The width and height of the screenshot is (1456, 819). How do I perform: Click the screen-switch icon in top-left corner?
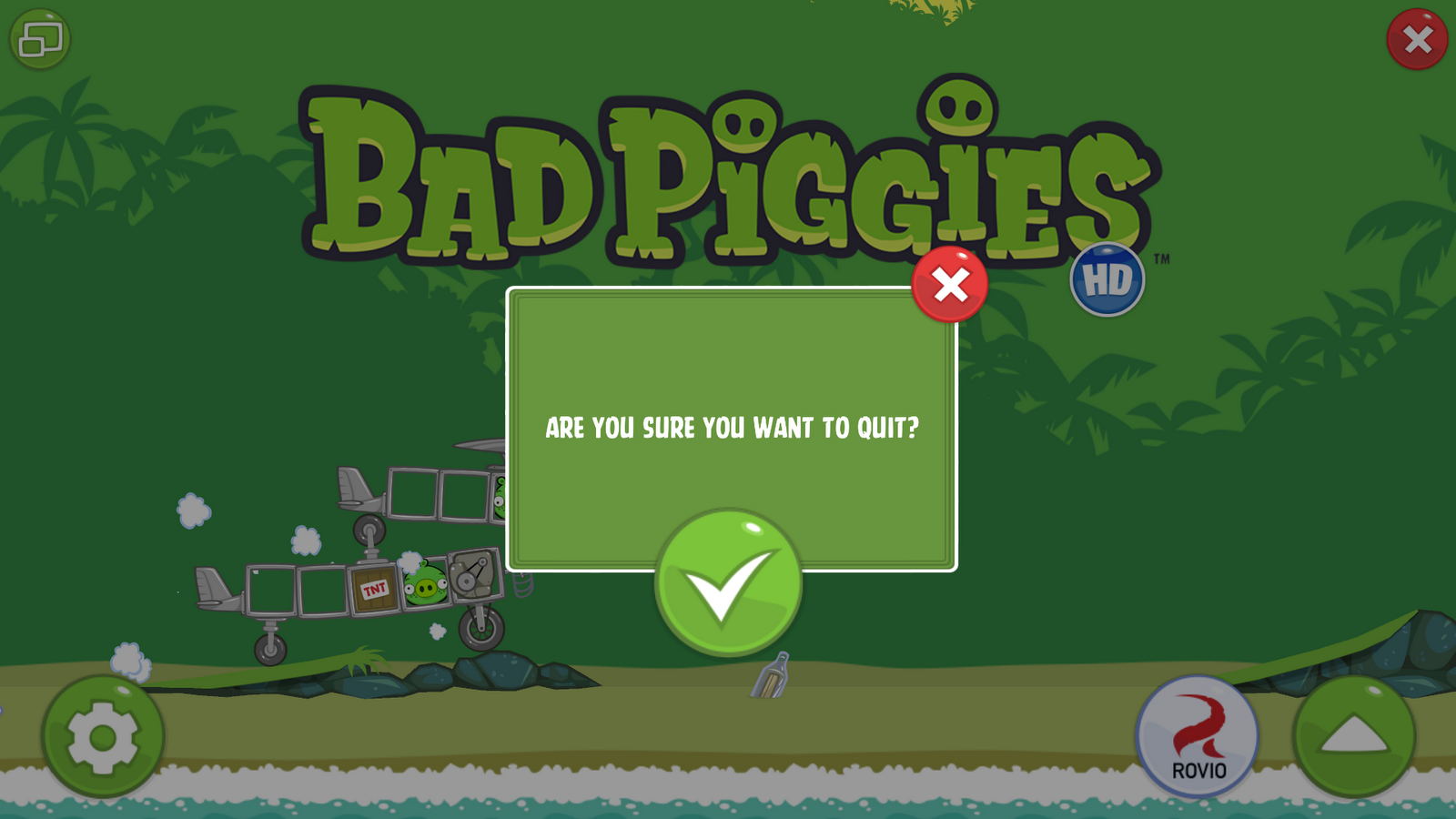pos(40,38)
